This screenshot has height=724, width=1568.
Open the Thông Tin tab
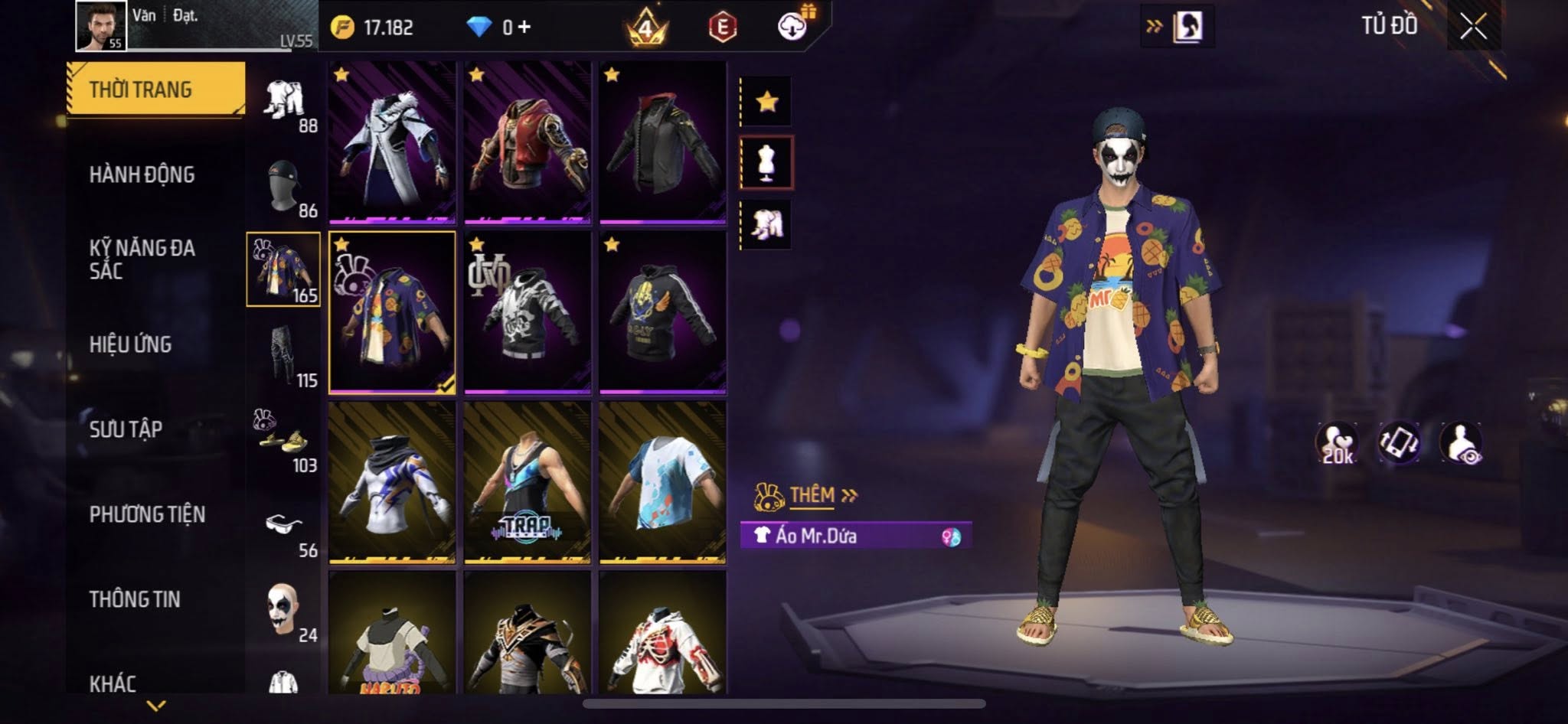pos(135,599)
